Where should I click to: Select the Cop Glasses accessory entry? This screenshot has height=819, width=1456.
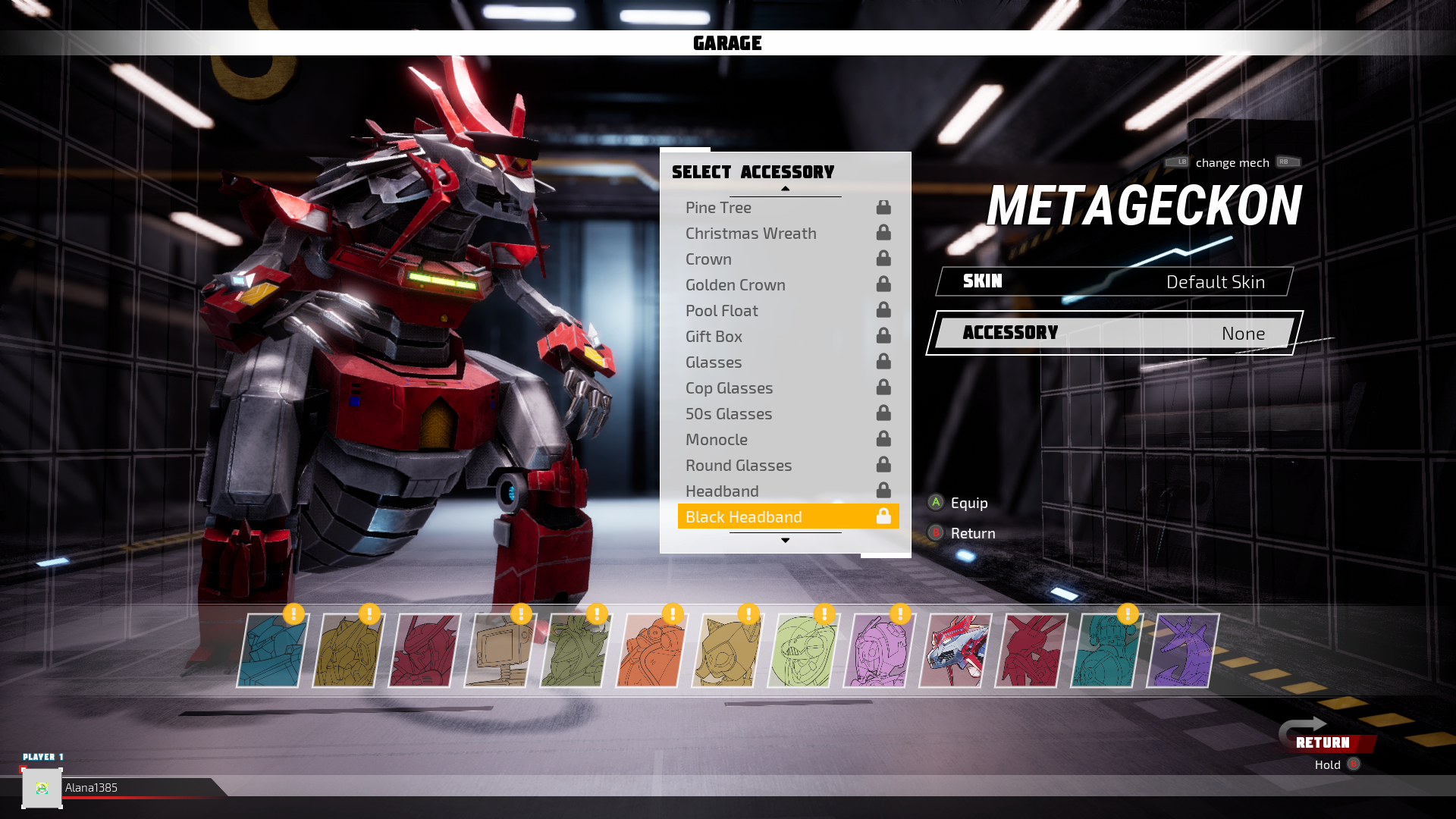(x=729, y=388)
